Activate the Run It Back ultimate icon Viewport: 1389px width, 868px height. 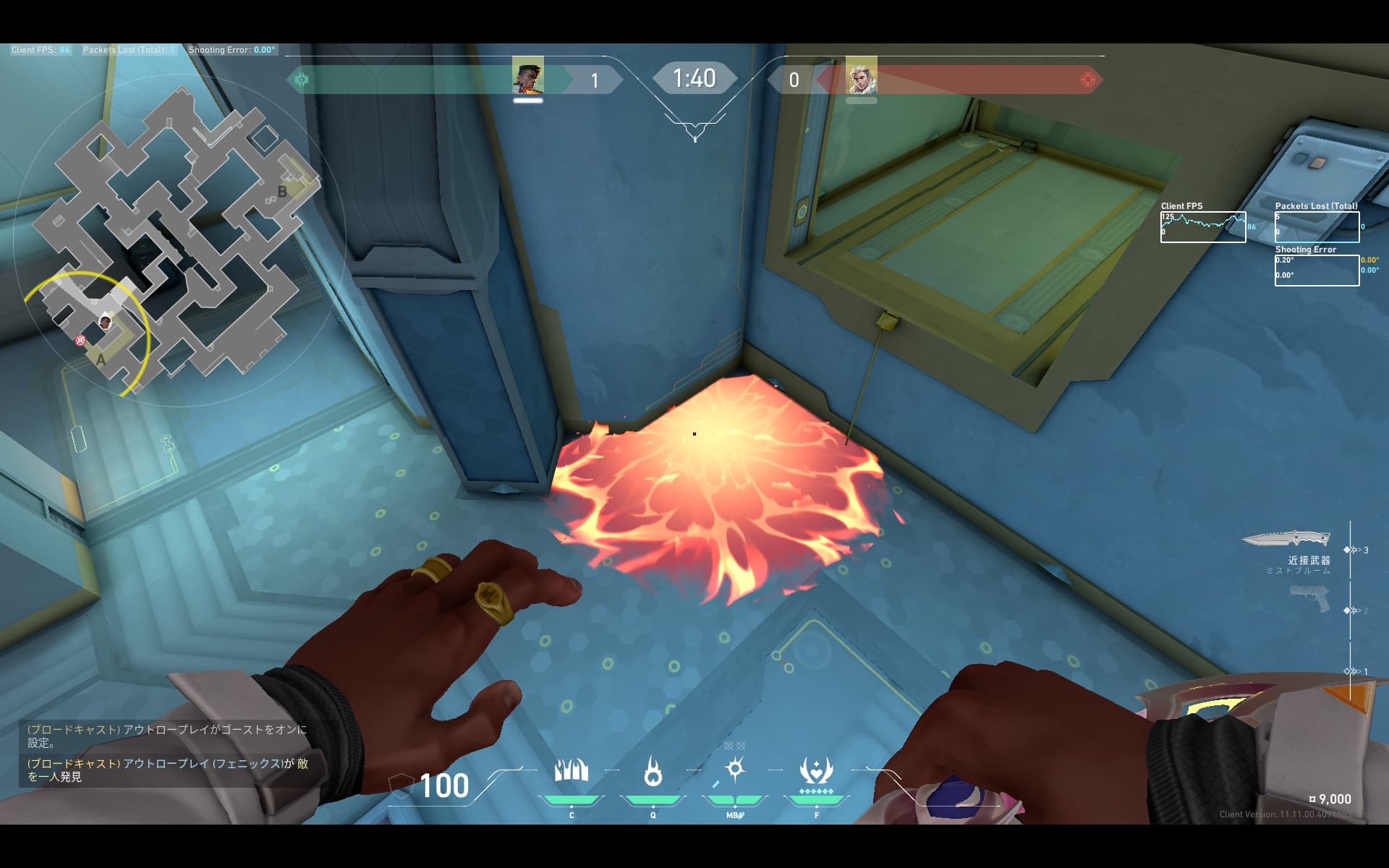click(816, 771)
